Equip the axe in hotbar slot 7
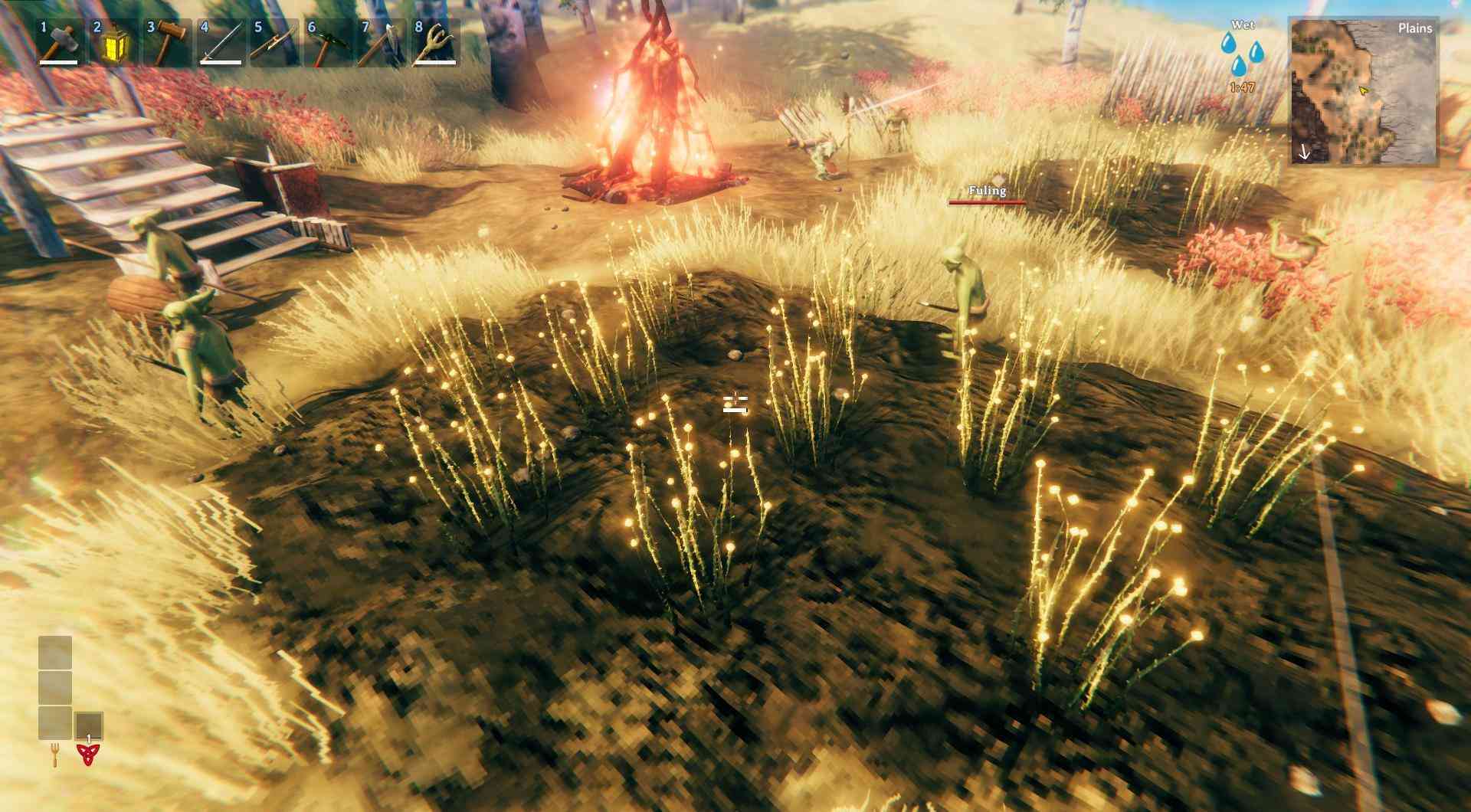 380,43
